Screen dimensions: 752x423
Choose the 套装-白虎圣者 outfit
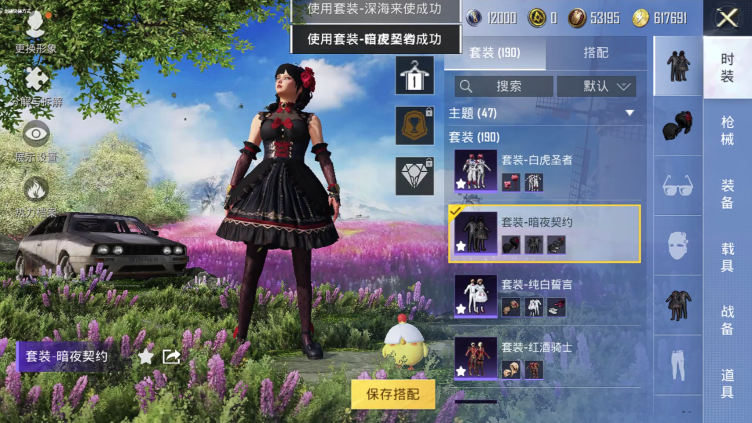coord(544,172)
